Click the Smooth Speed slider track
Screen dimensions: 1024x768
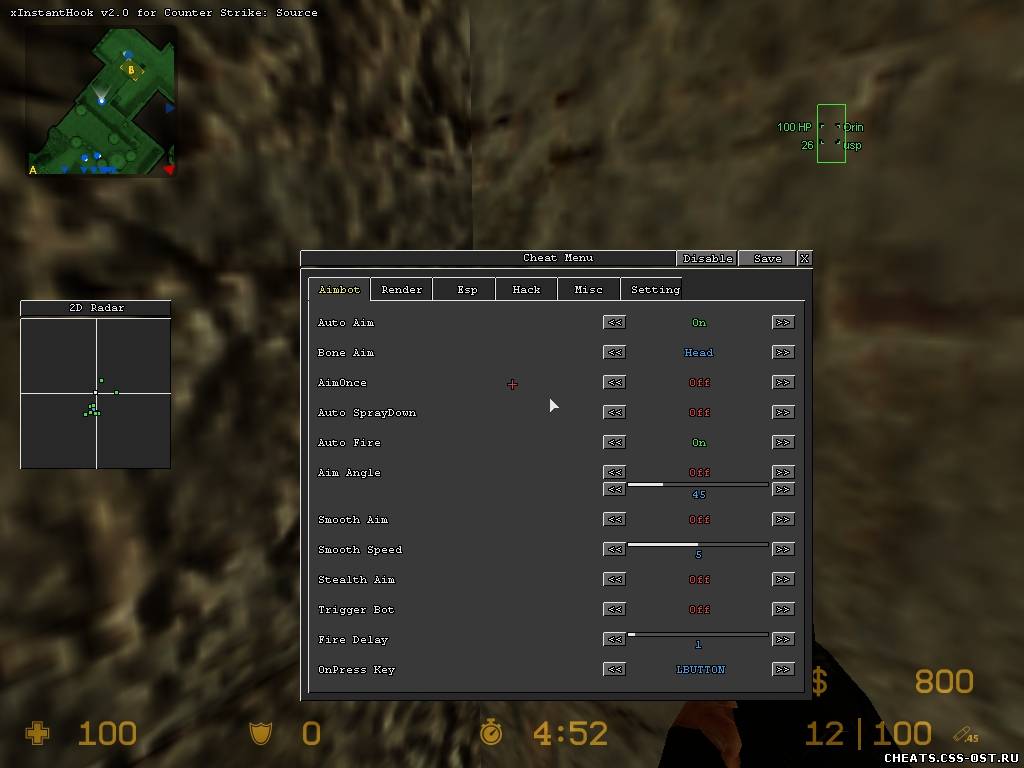[698, 545]
